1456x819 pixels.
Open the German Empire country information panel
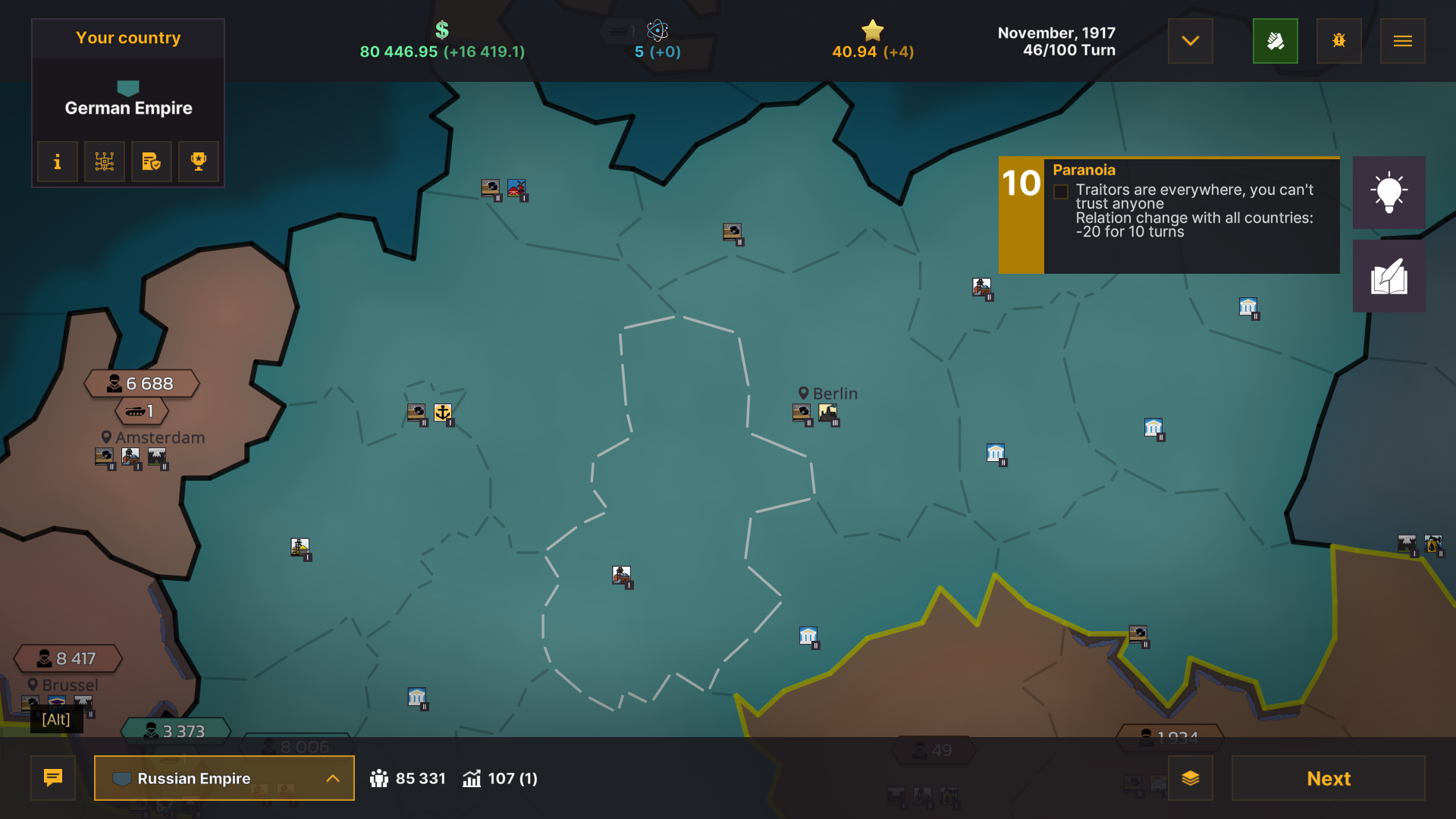57,162
